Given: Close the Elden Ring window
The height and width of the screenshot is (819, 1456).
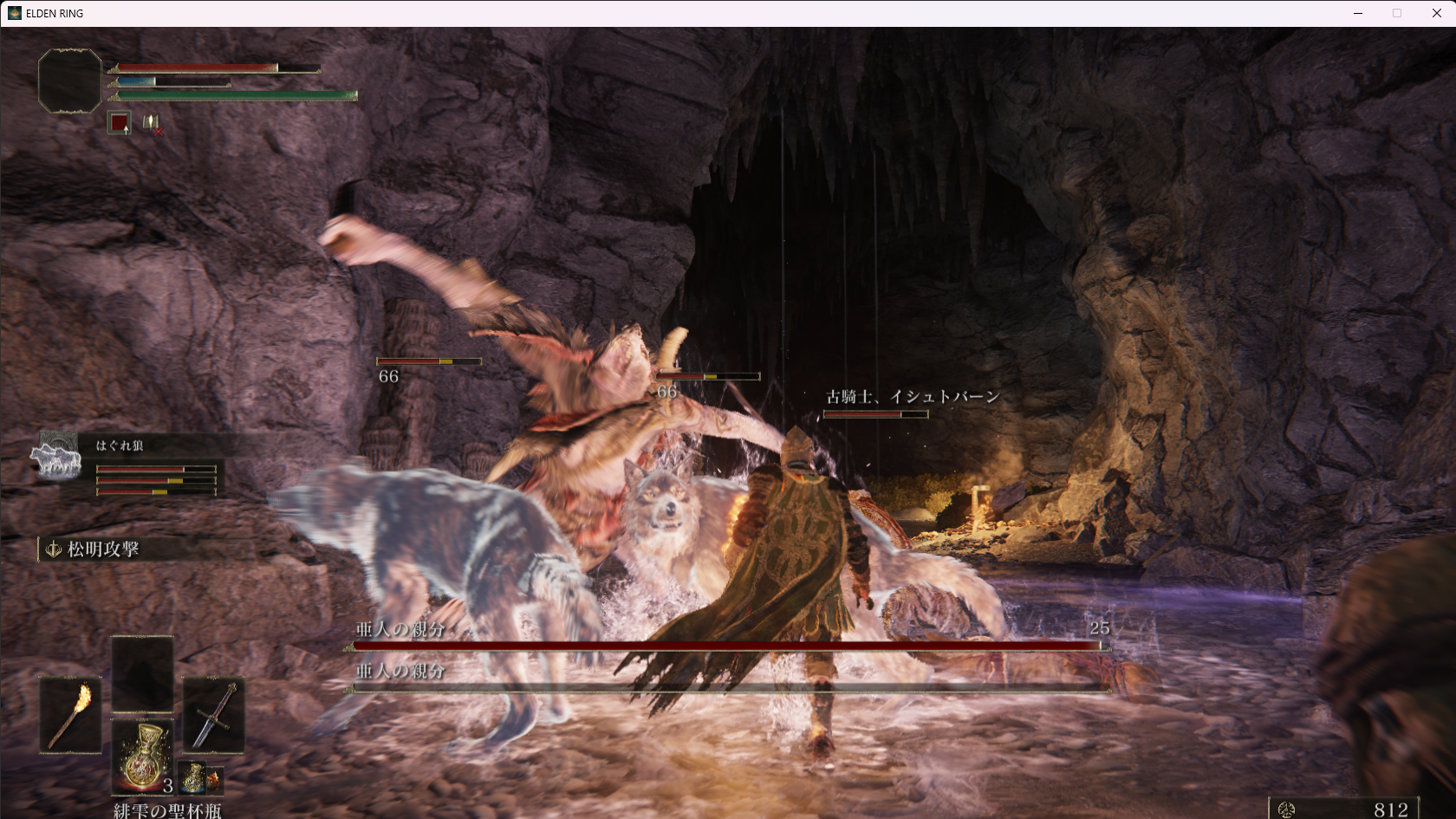Looking at the screenshot, I should (x=1436, y=13).
